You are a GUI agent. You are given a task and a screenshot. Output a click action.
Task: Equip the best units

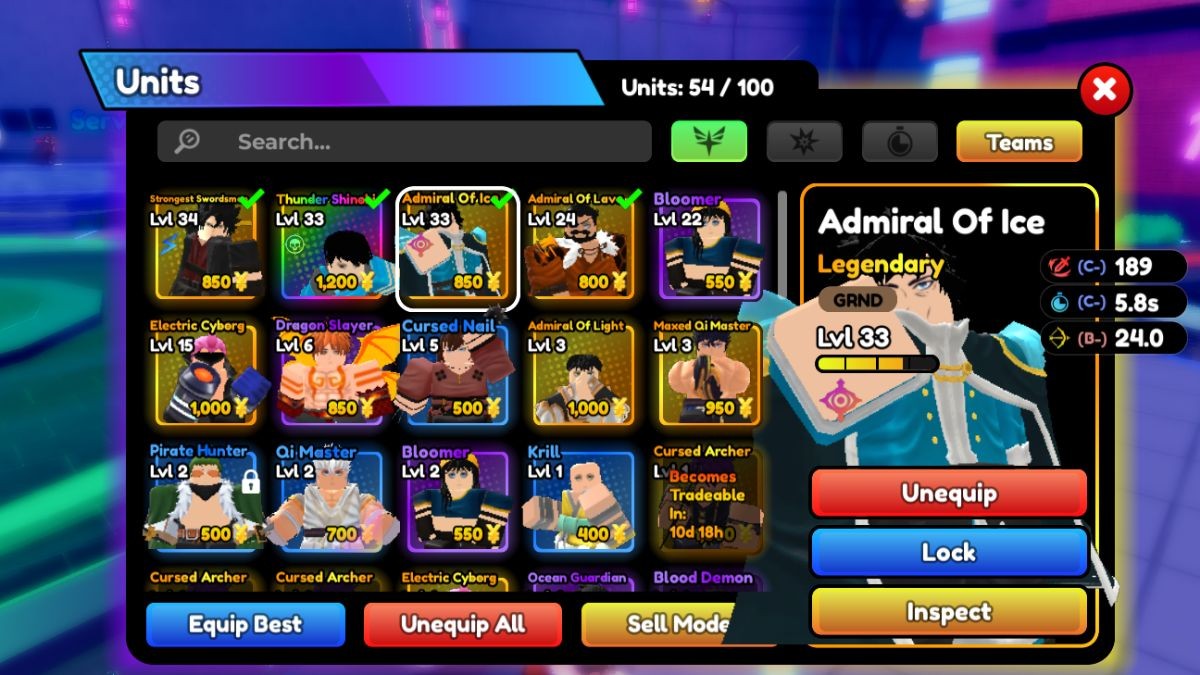coord(245,625)
